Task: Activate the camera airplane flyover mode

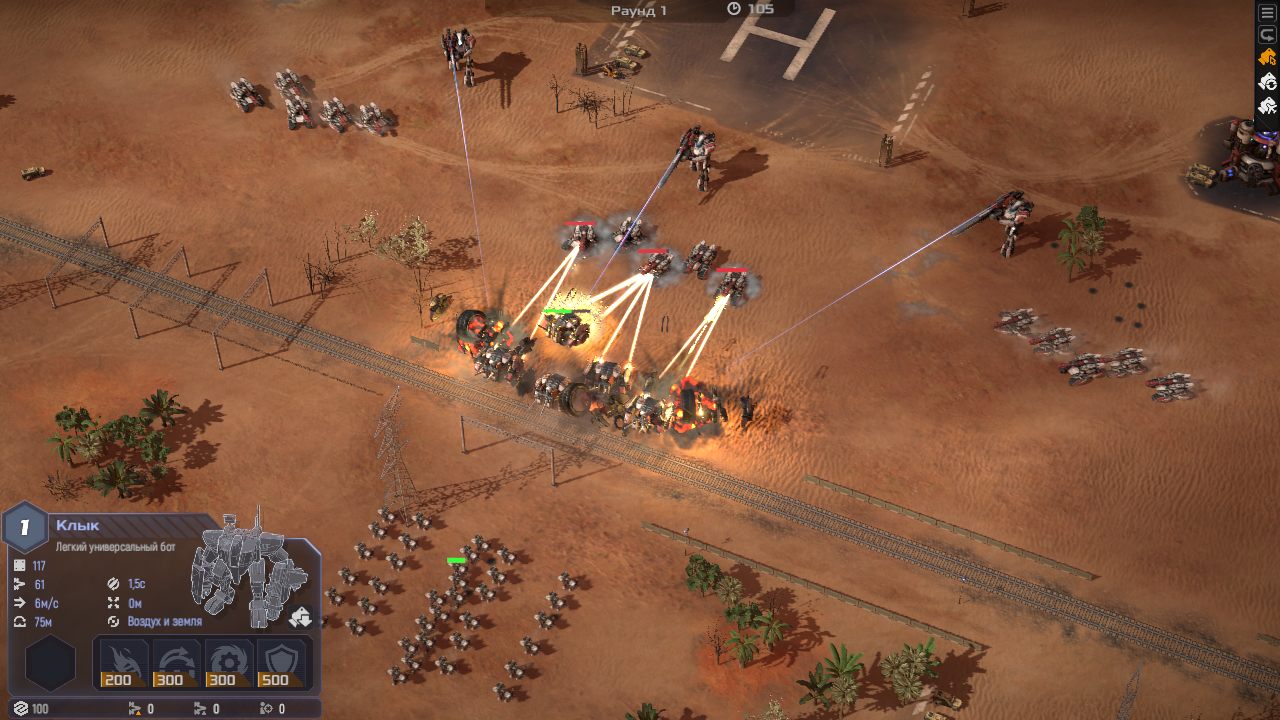Action: coord(1268,105)
